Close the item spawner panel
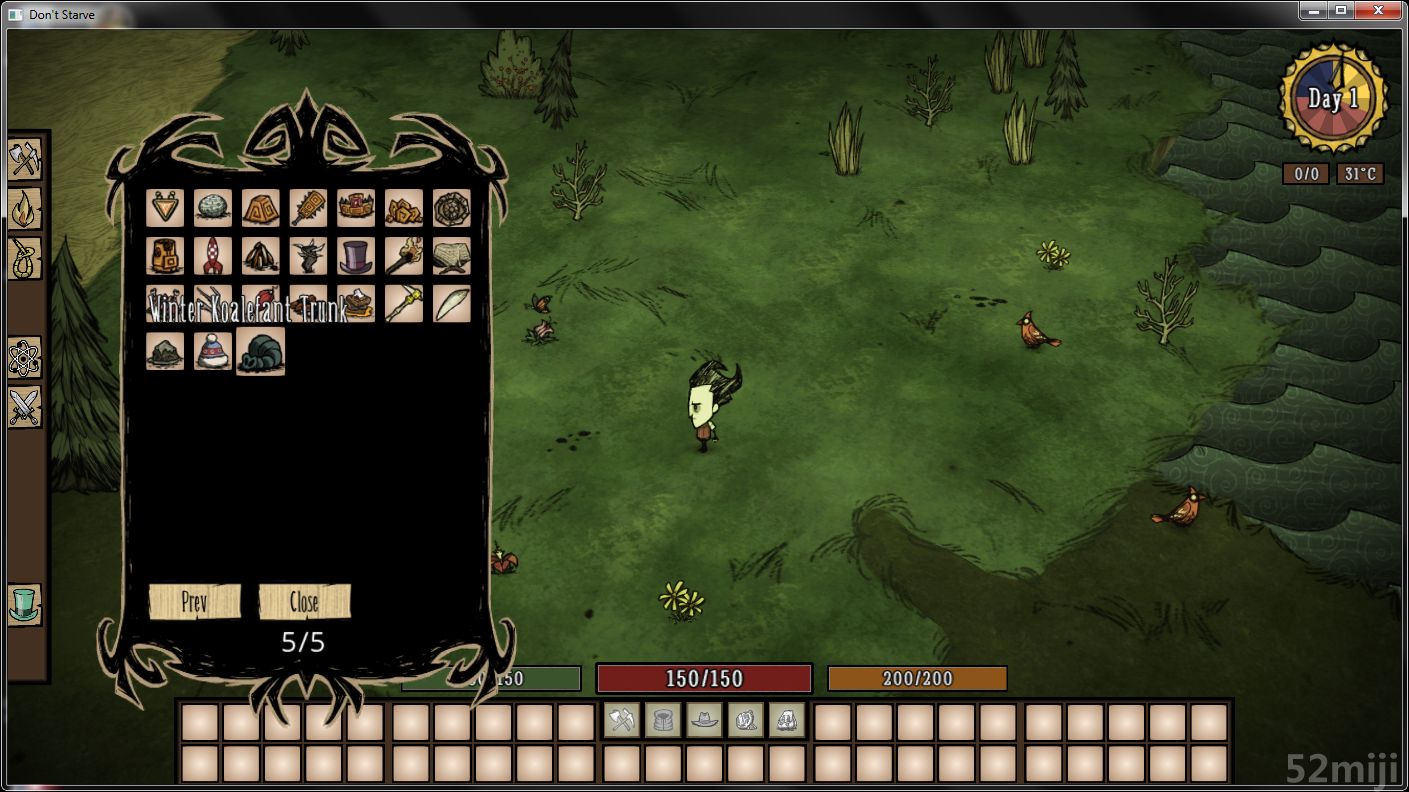1409x792 pixels. (x=304, y=602)
